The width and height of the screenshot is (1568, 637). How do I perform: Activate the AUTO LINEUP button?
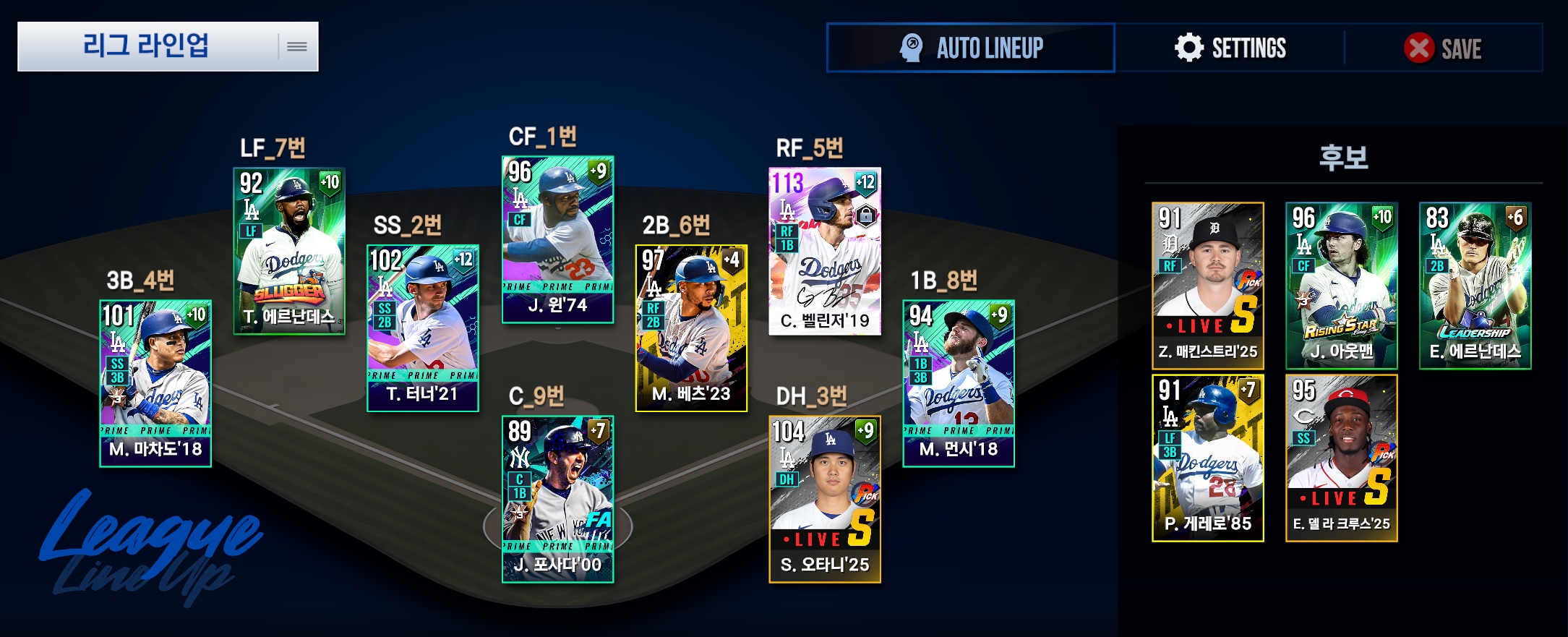pos(971,48)
